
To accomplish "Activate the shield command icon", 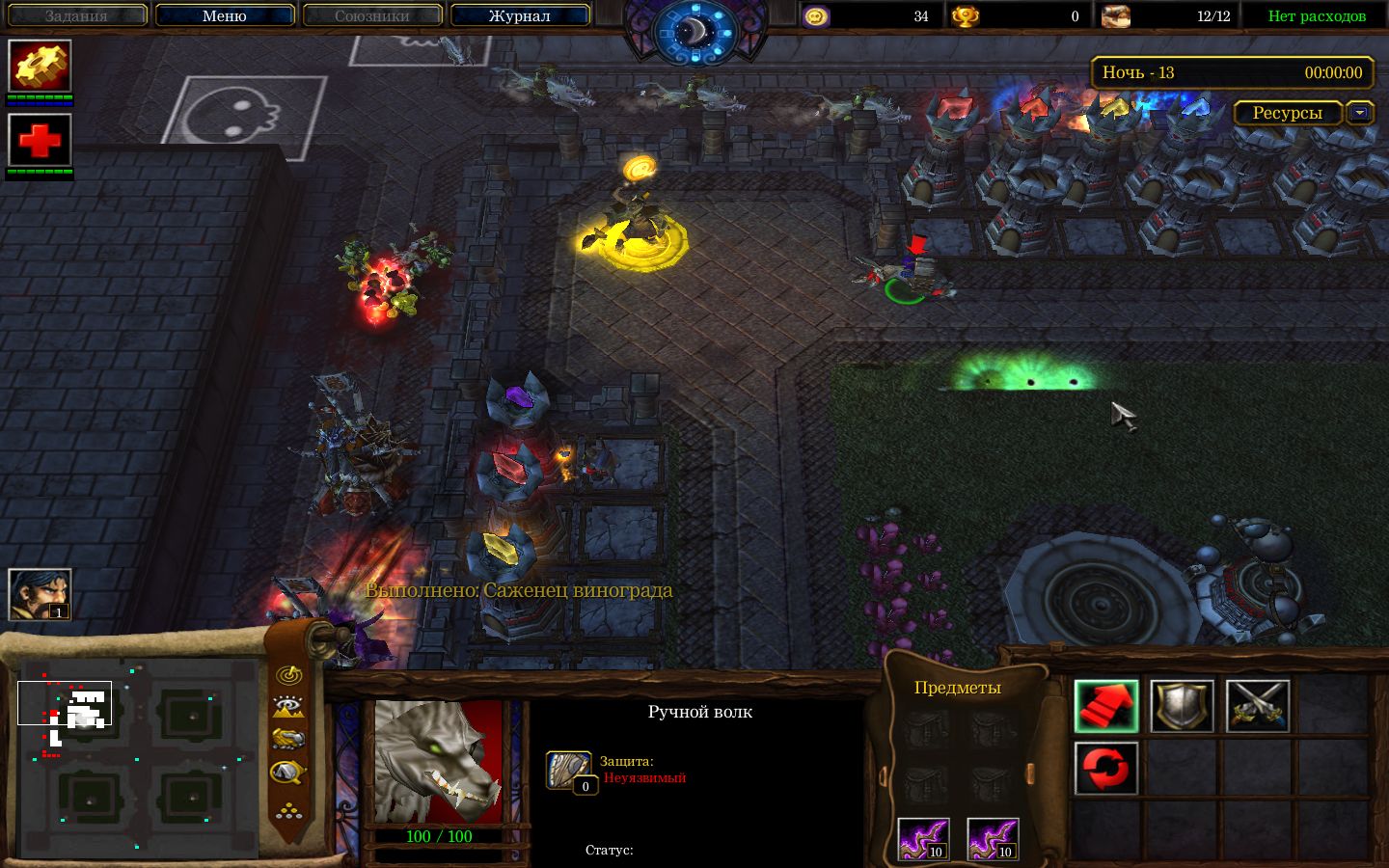I will point(1182,706).
